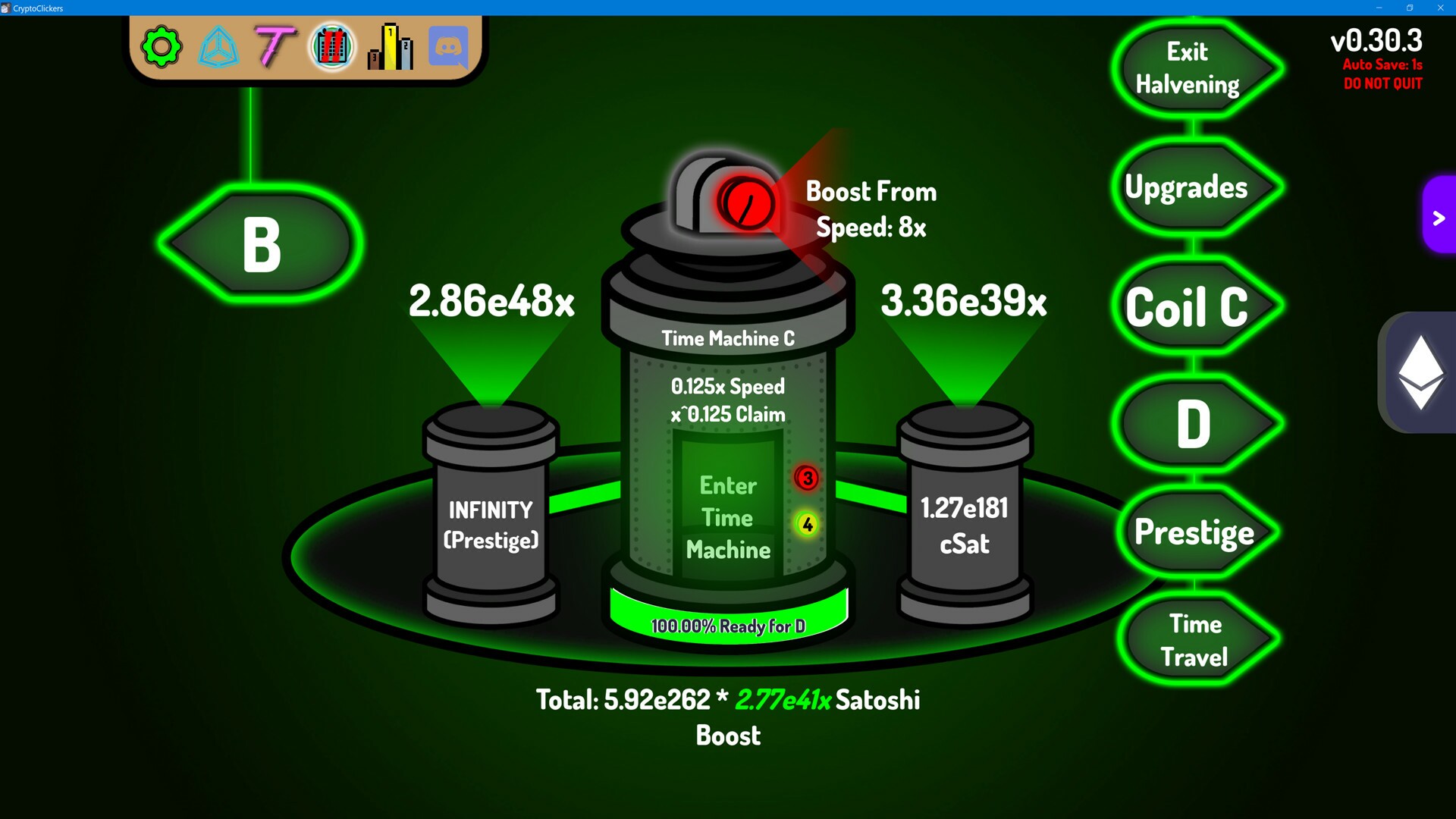Screen dimensions: 1456x819
Task: Click the 100% Ready for D progress bar
Action: point(727,623)
